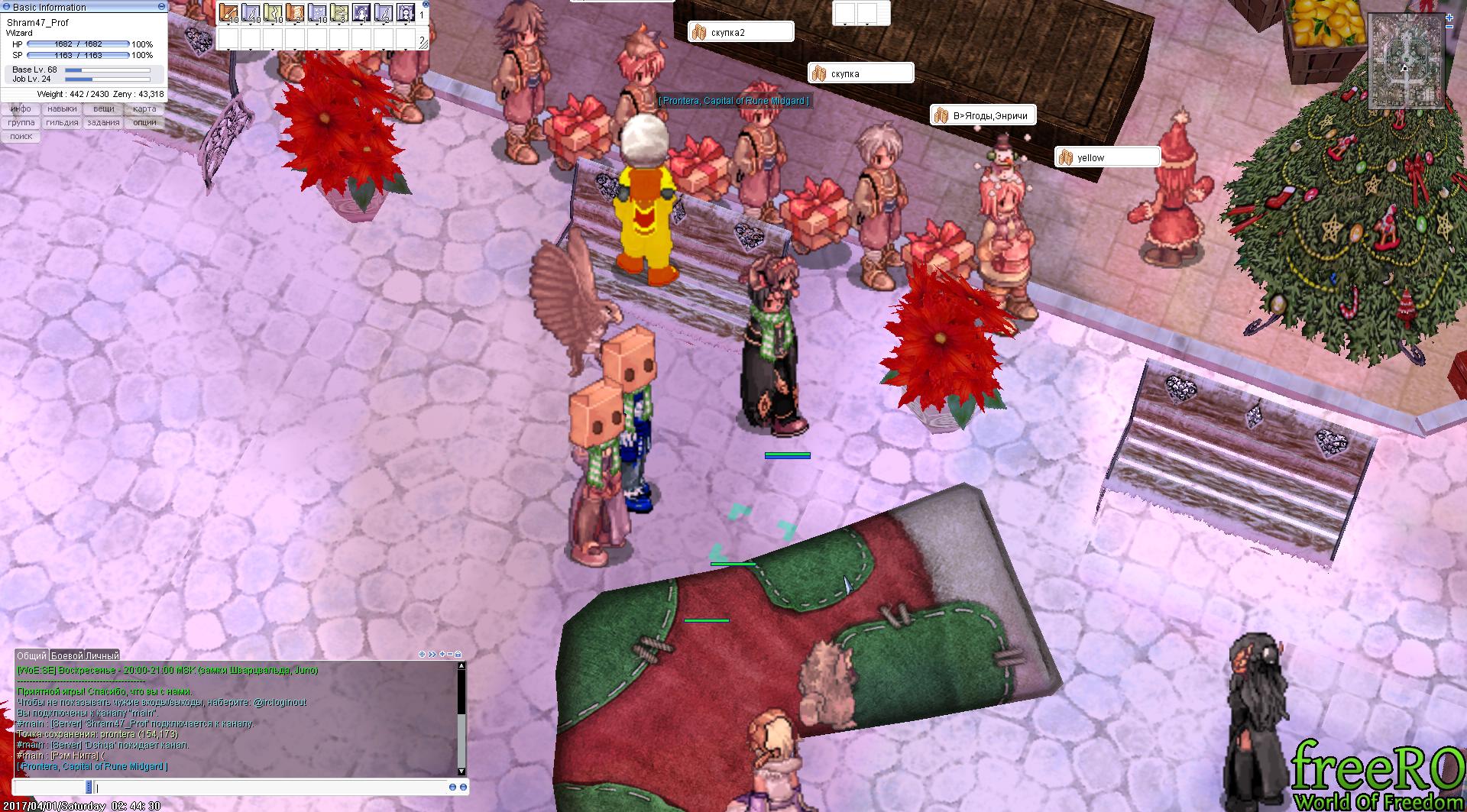Minimize the Basic Information window
This screenshot has width=1467, height=812.
(161, 7)
